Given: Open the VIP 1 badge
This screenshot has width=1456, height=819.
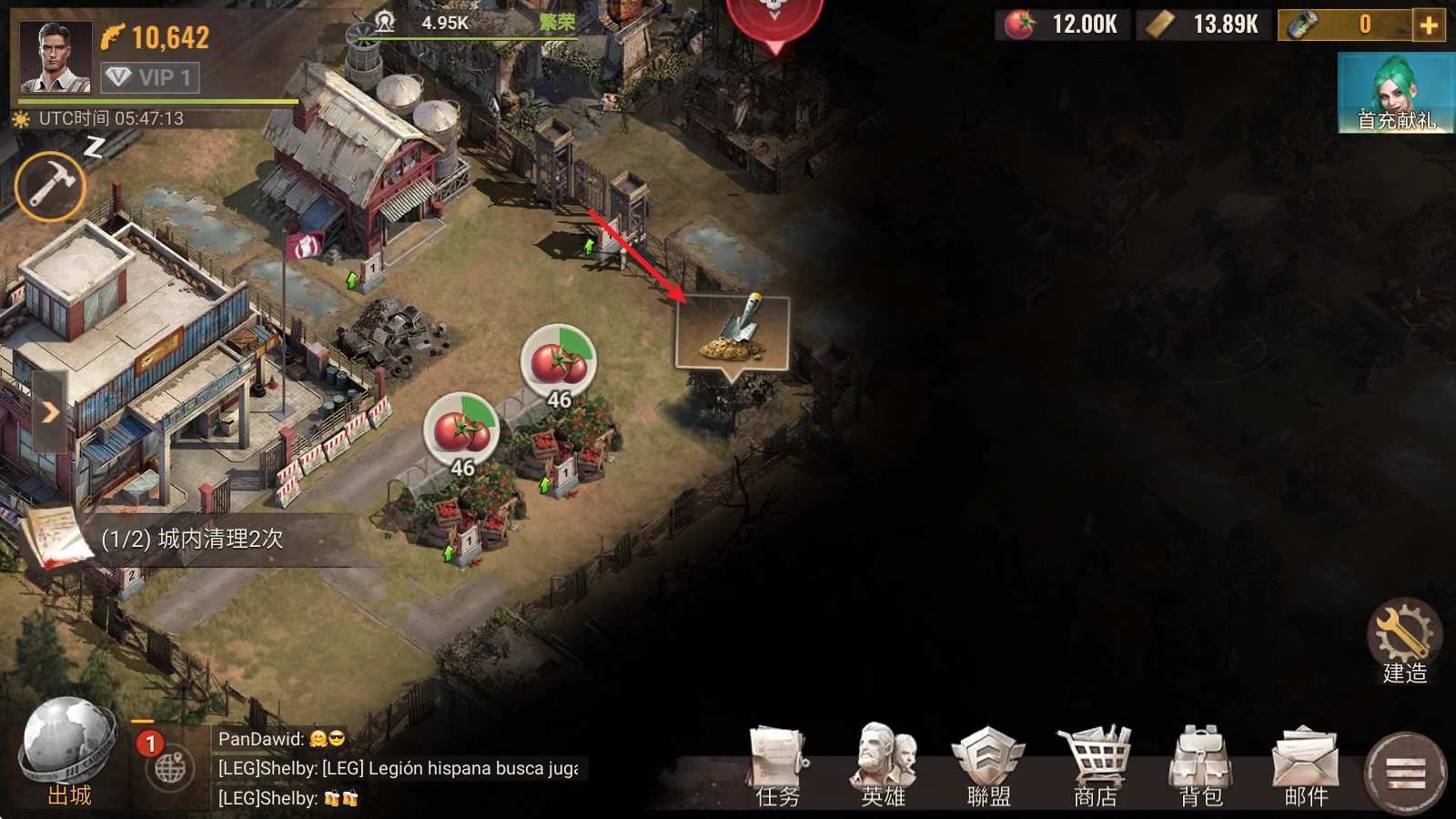Looking at the screenshot, I should [150, 77].
